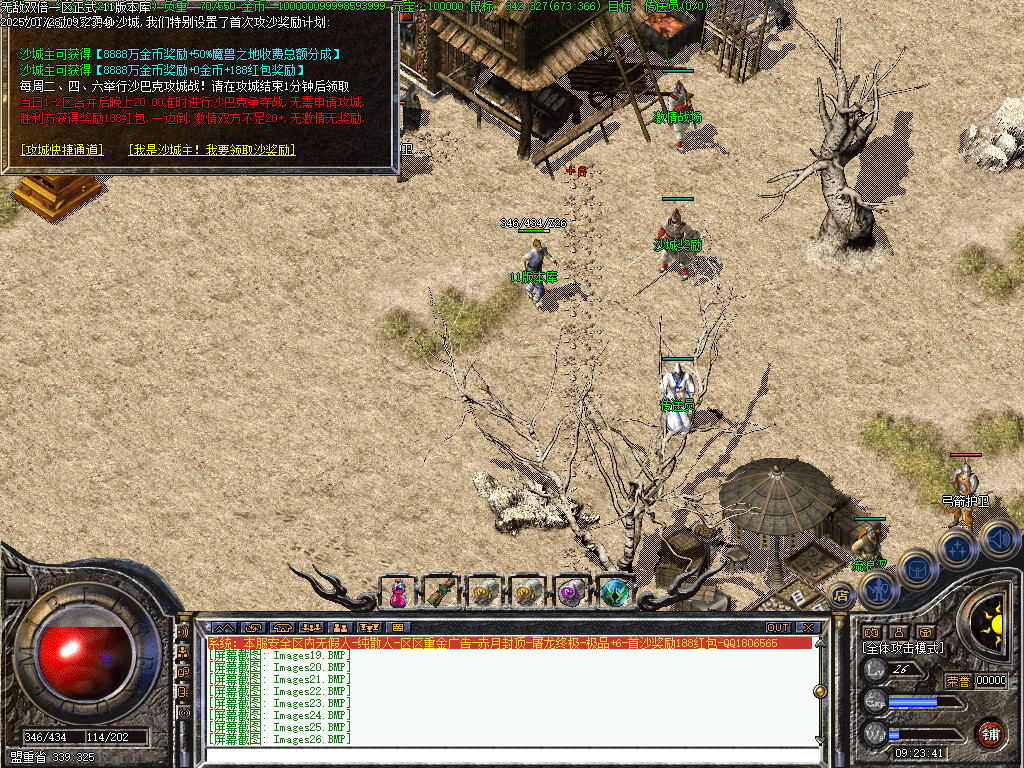Open the skills sparkle round button

pos(957,548)
